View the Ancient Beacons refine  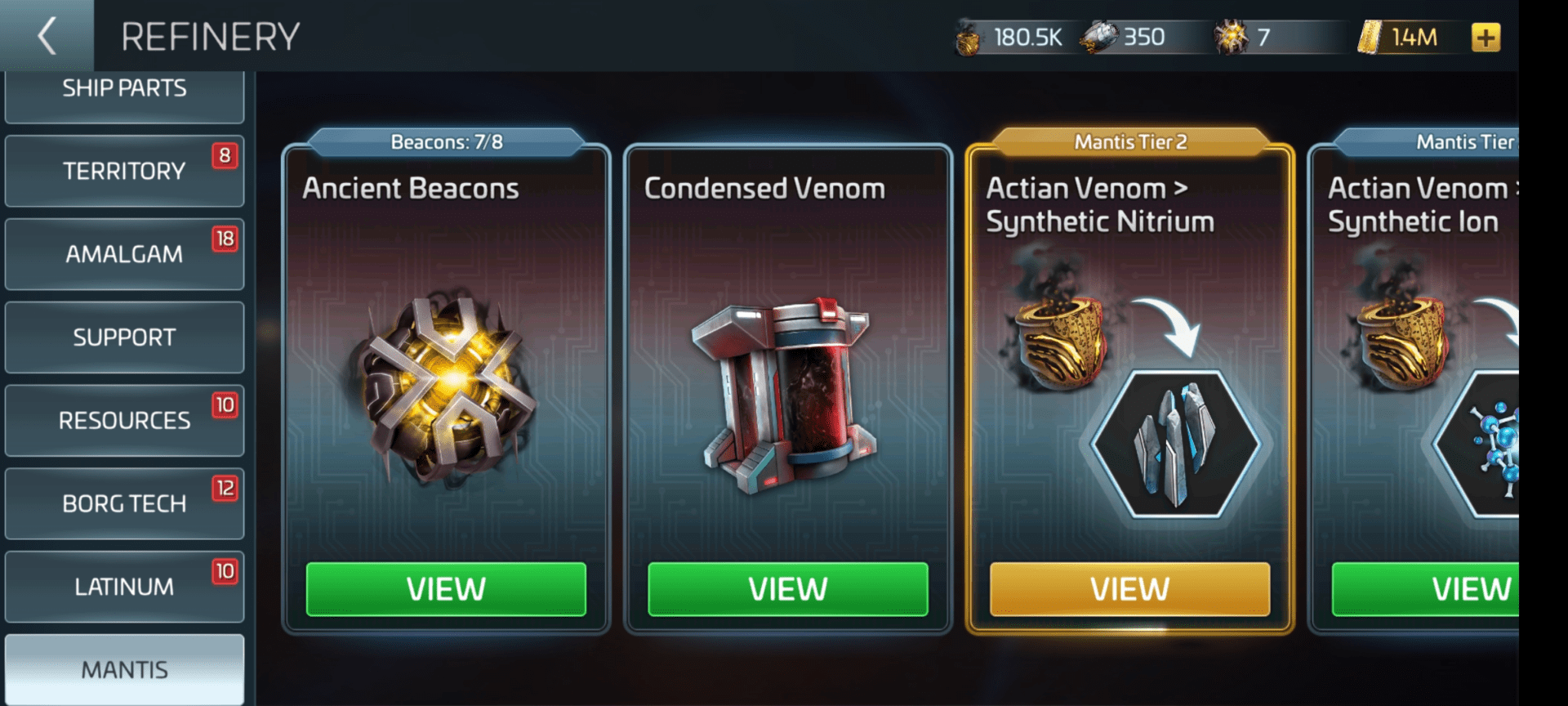coord(446,589)
